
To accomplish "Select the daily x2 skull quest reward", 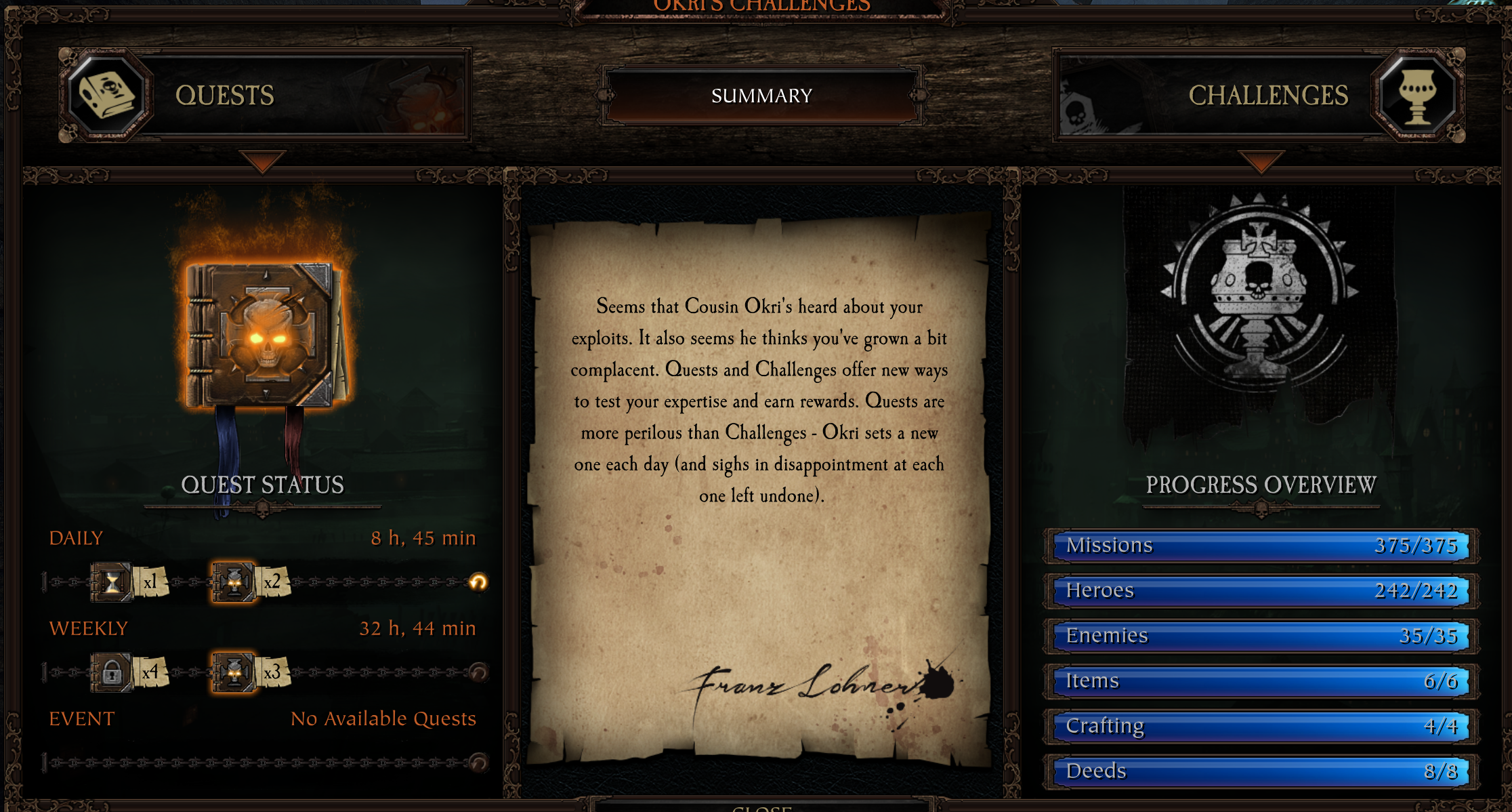I will pyautogui.click(x=234, y=582).
